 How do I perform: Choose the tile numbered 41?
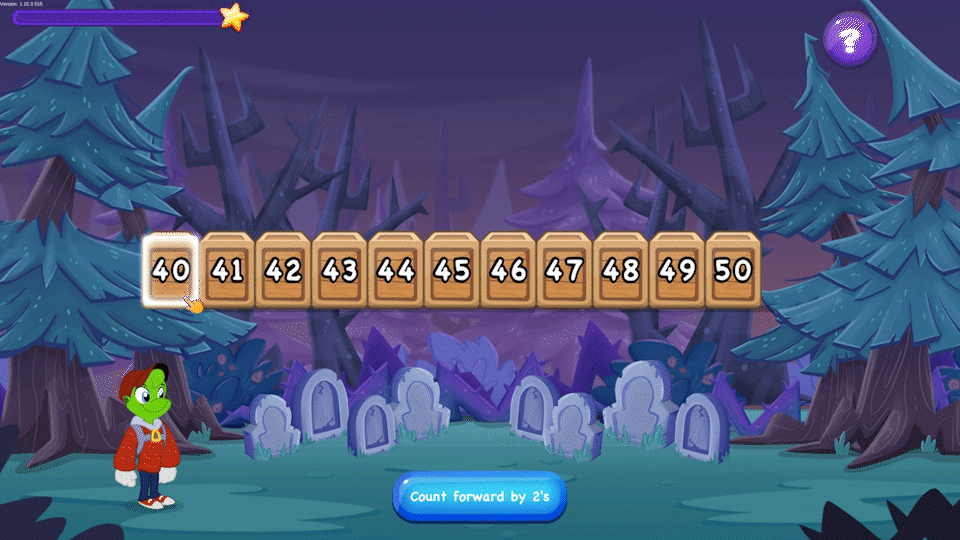(228, 270)
